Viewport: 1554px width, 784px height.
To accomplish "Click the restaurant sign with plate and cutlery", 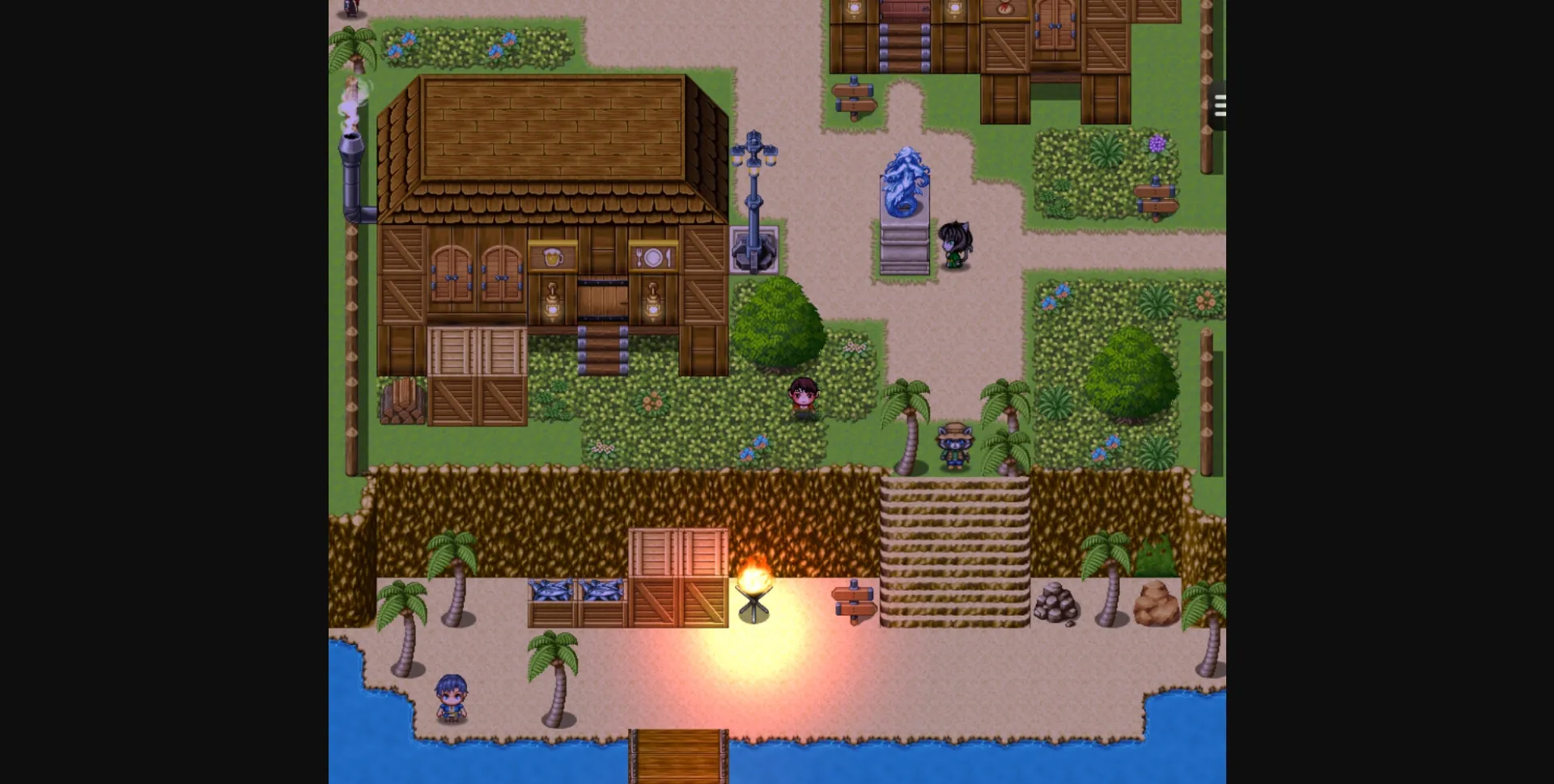I will [653, 258].
